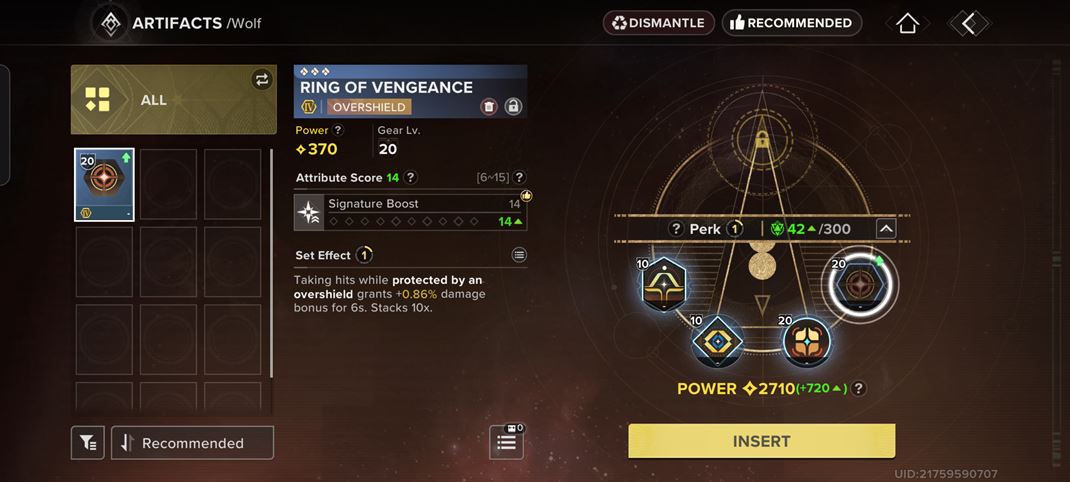Viewport: 1070px width, 482px height.
Task: Open the Recommended sort dropdown
Action: coord(192,443)
